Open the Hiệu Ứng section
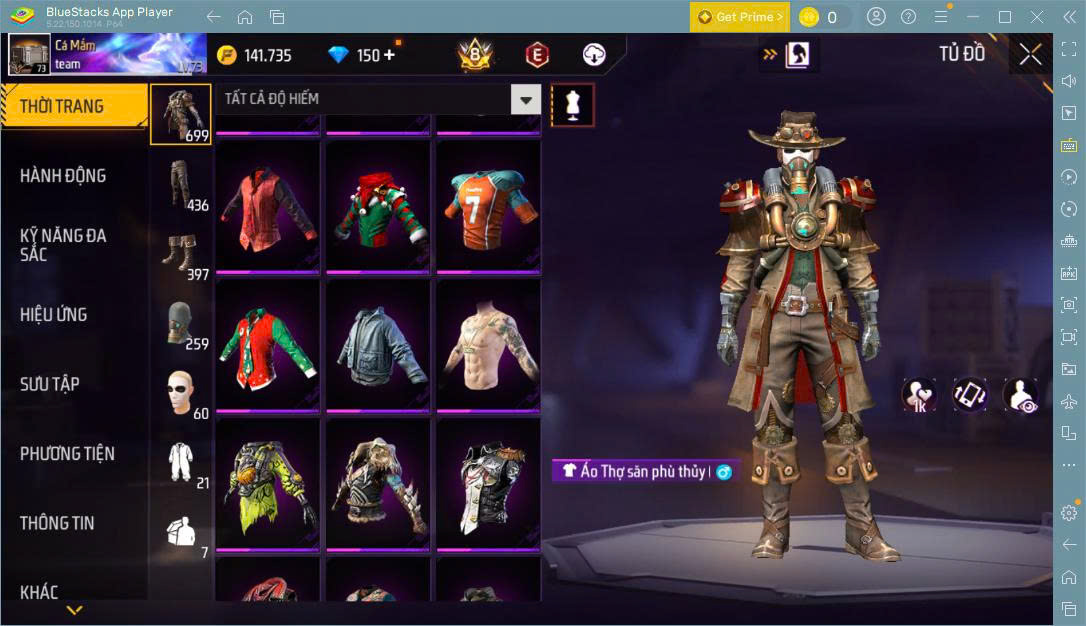Image resolution: width=1086 pixels, height=626 pixels. click(53, 315)
